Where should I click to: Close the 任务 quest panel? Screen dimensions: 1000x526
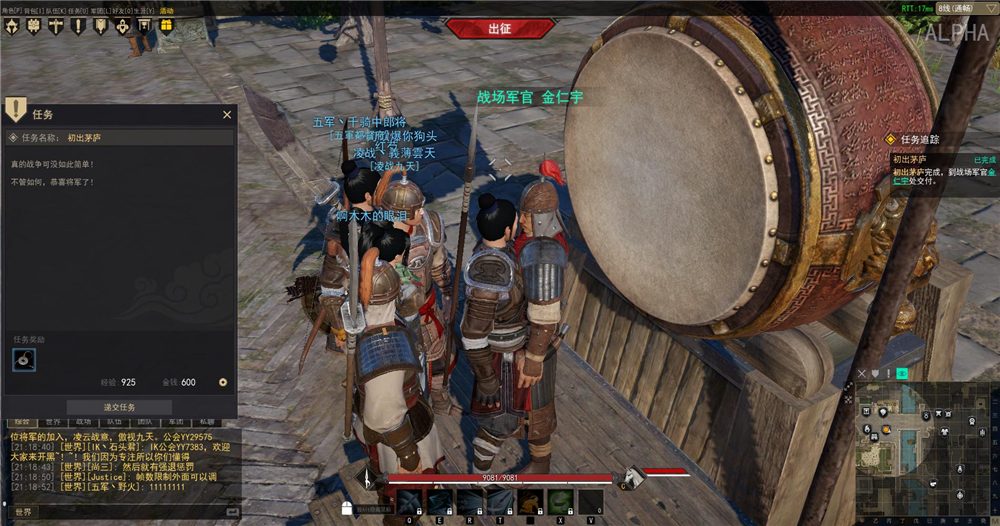(226, 115)
